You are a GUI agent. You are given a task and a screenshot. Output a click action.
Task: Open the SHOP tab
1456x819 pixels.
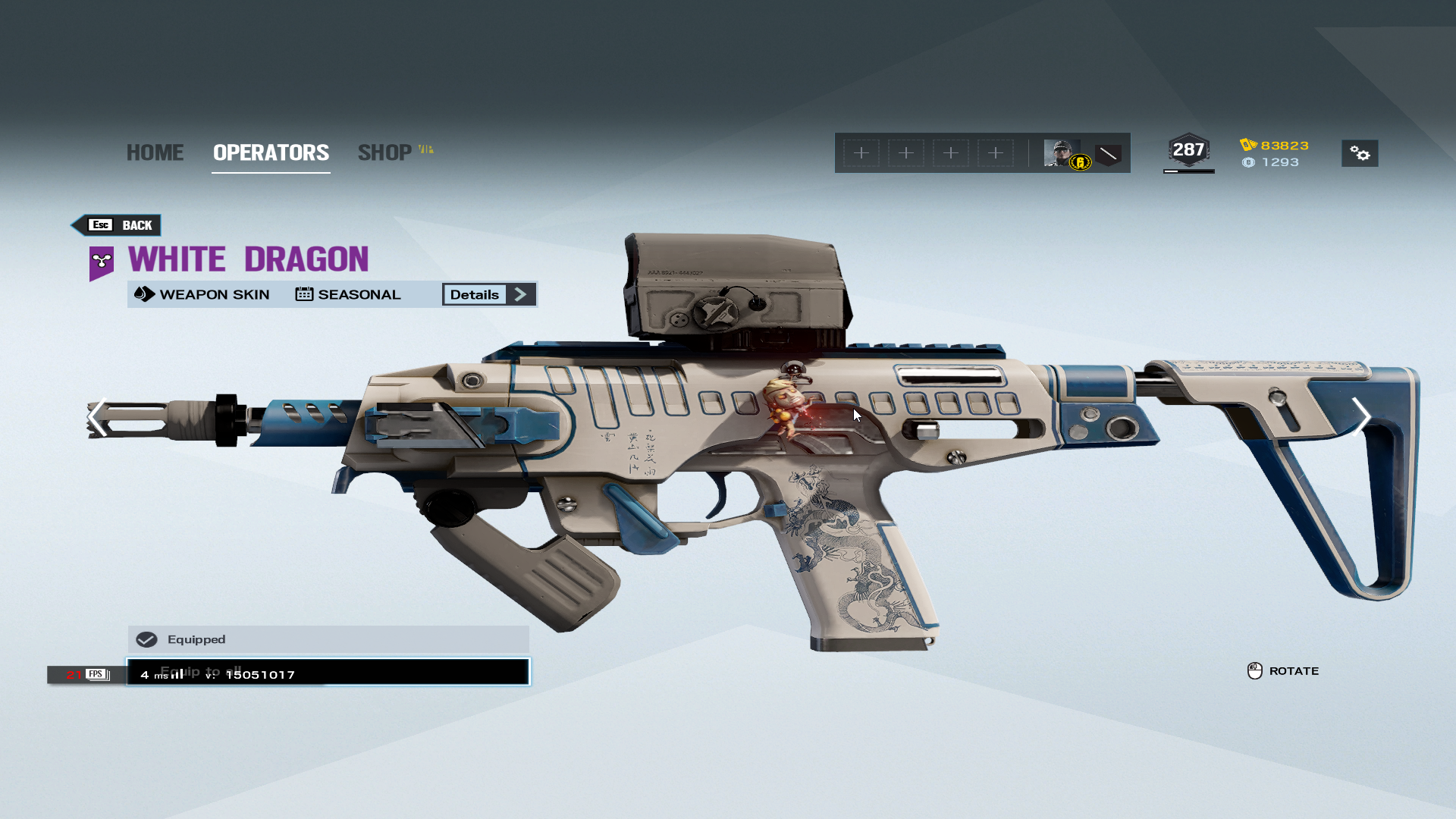(x=385, y=152)
